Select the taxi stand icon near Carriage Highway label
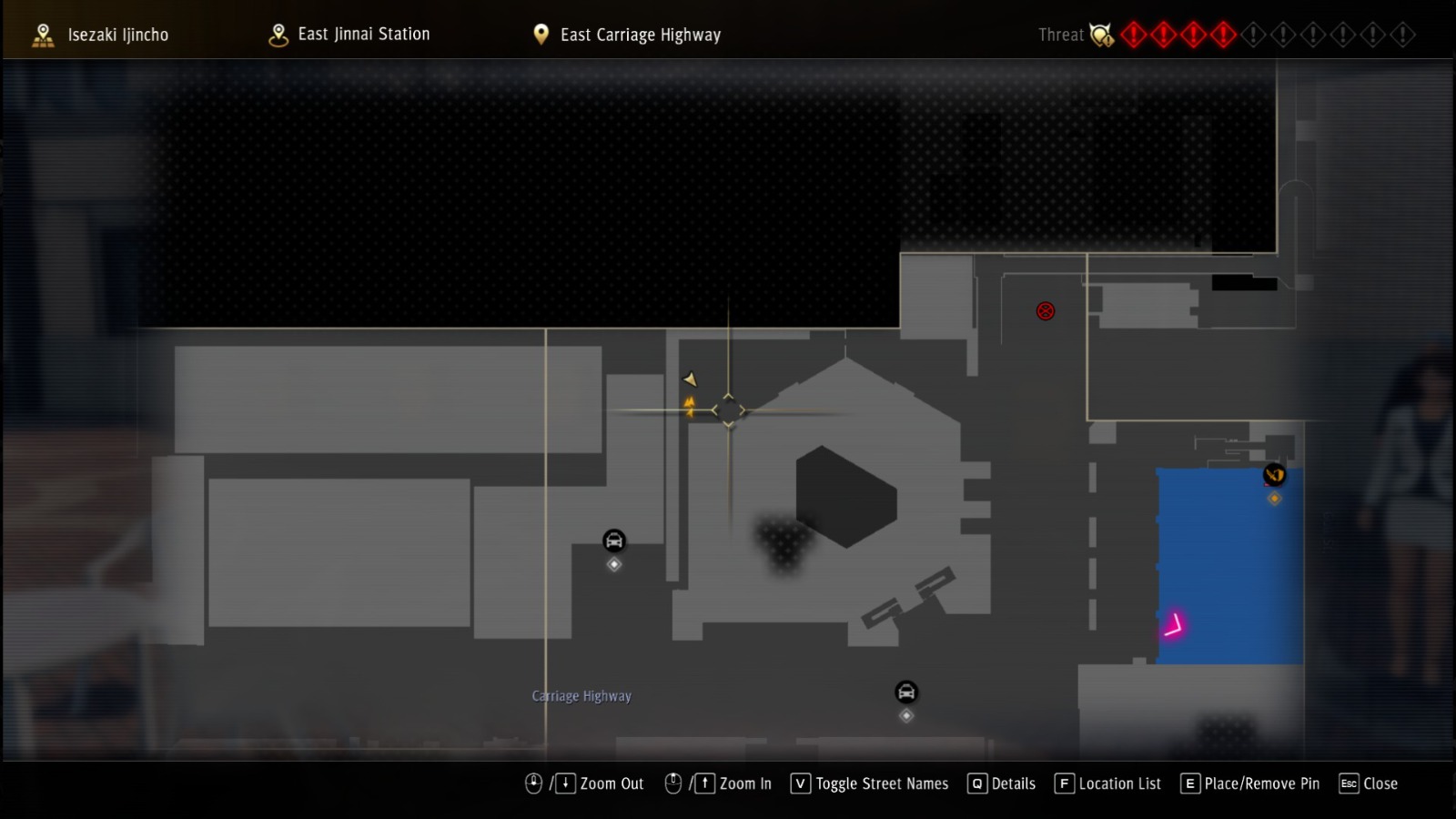The width and height of the screenshot is (1456, 819). click(613, 541)
